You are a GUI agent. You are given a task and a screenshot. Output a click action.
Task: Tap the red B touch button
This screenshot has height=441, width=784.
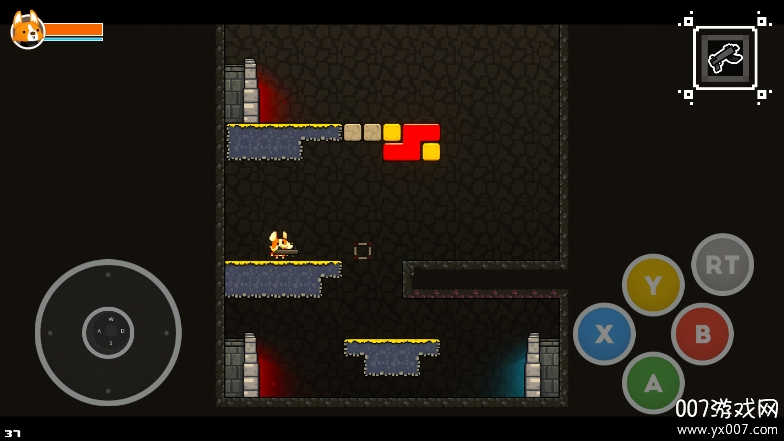pos(702,334)
